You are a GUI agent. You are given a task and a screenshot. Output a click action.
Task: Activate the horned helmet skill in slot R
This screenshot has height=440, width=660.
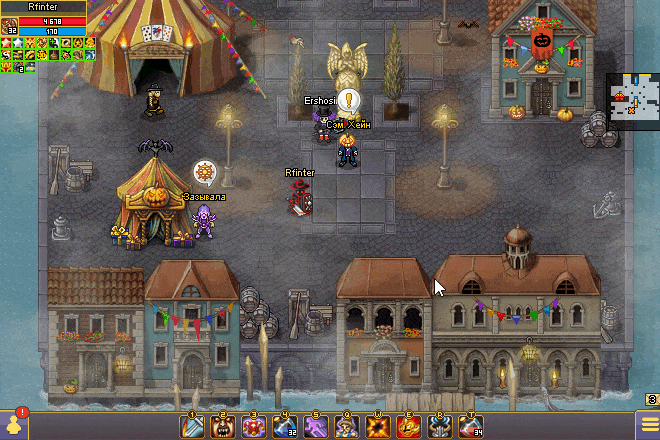point(439,426)
